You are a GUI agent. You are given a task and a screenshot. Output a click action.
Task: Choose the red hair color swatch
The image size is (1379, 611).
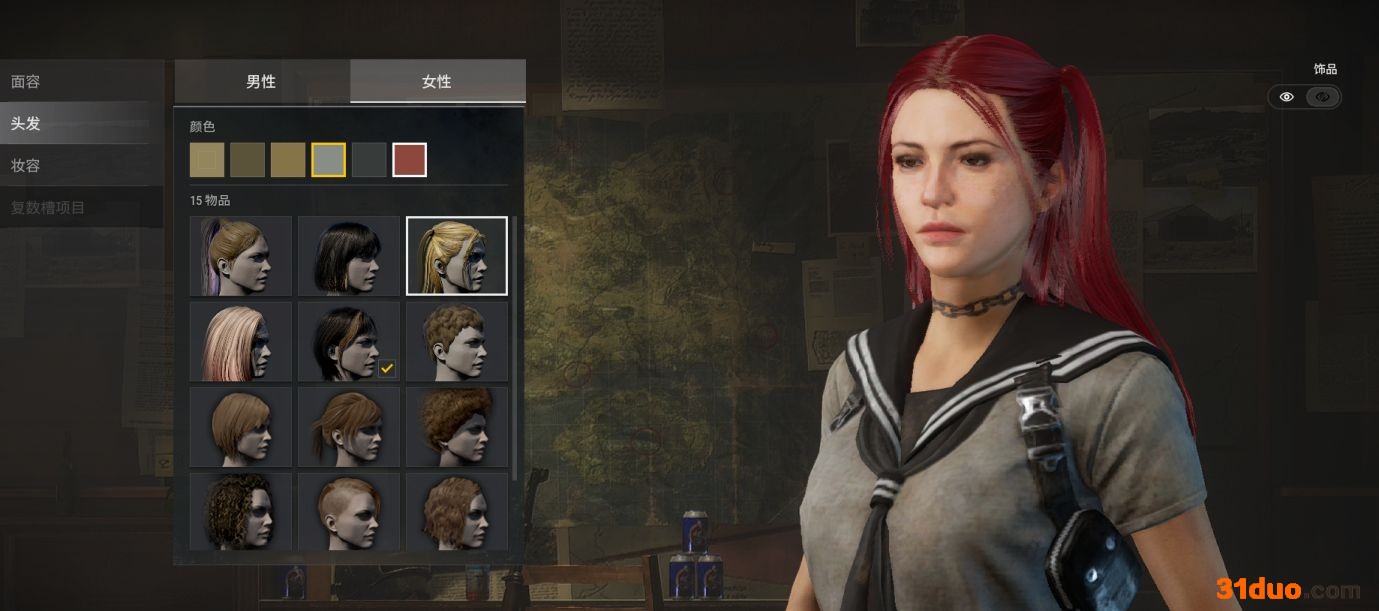(410, 160)
